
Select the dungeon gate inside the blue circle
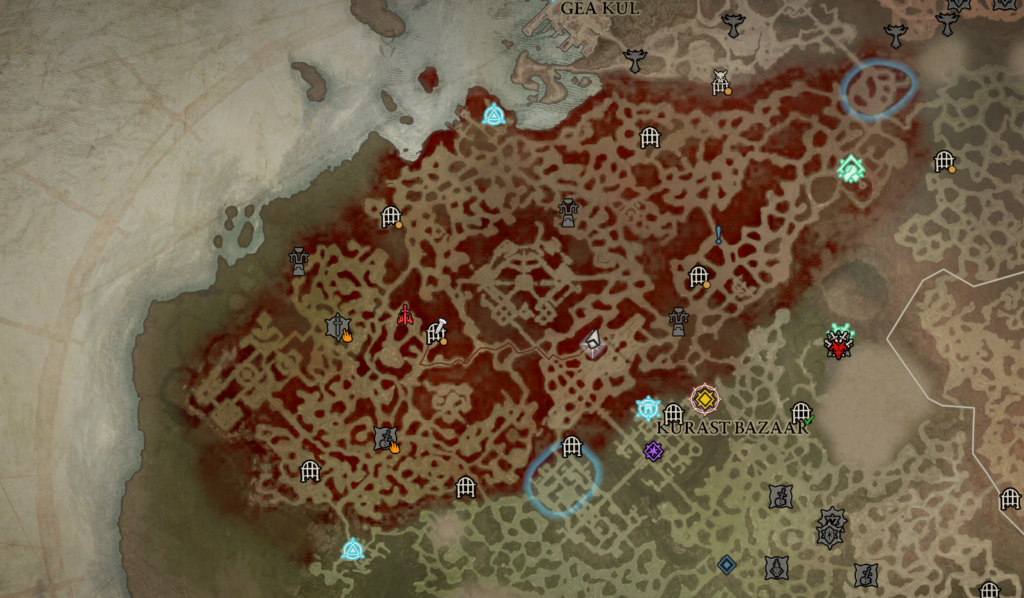click(x=571, y=447)
